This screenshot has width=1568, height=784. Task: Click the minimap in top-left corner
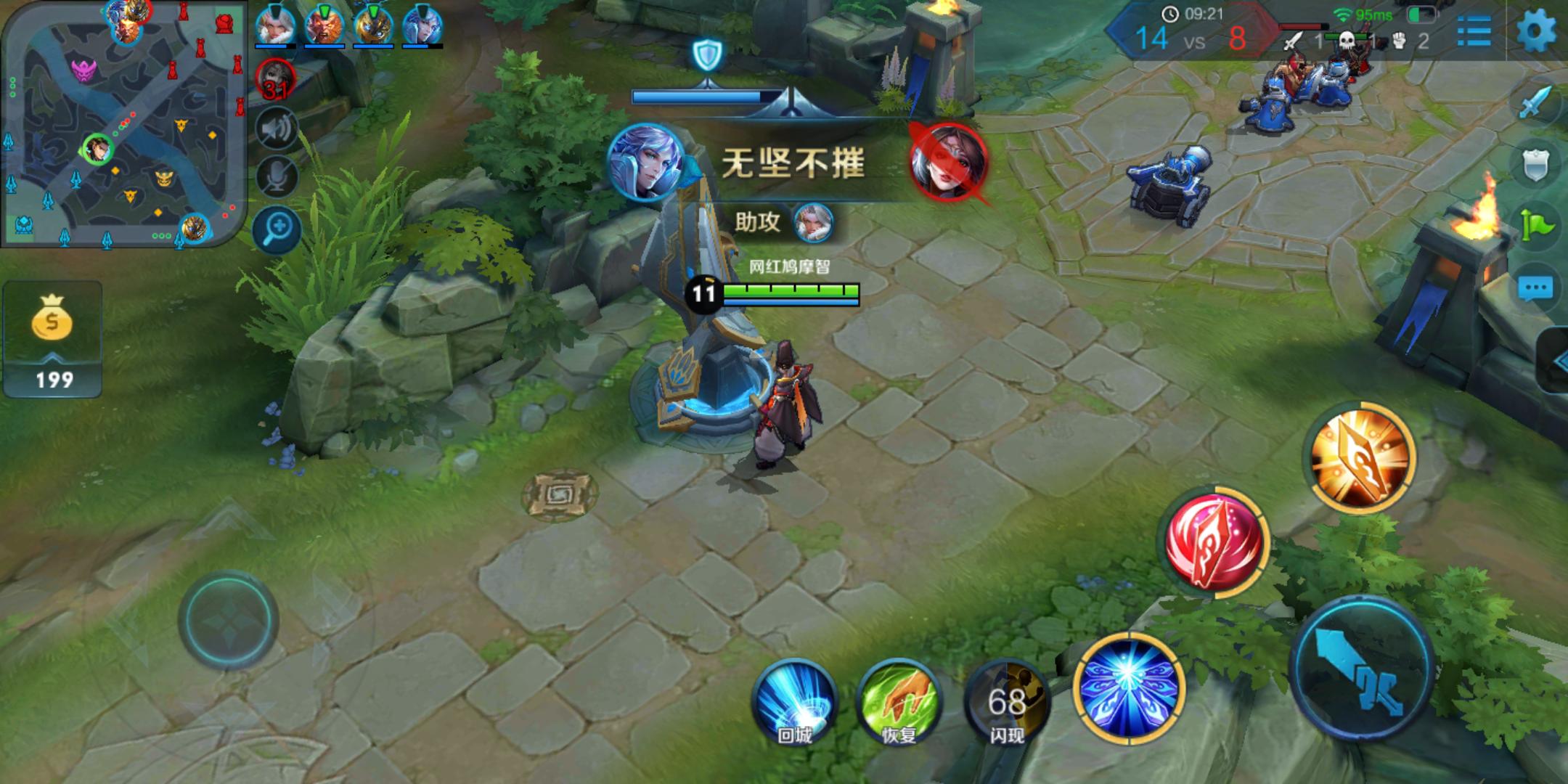(x=123, y=123)
